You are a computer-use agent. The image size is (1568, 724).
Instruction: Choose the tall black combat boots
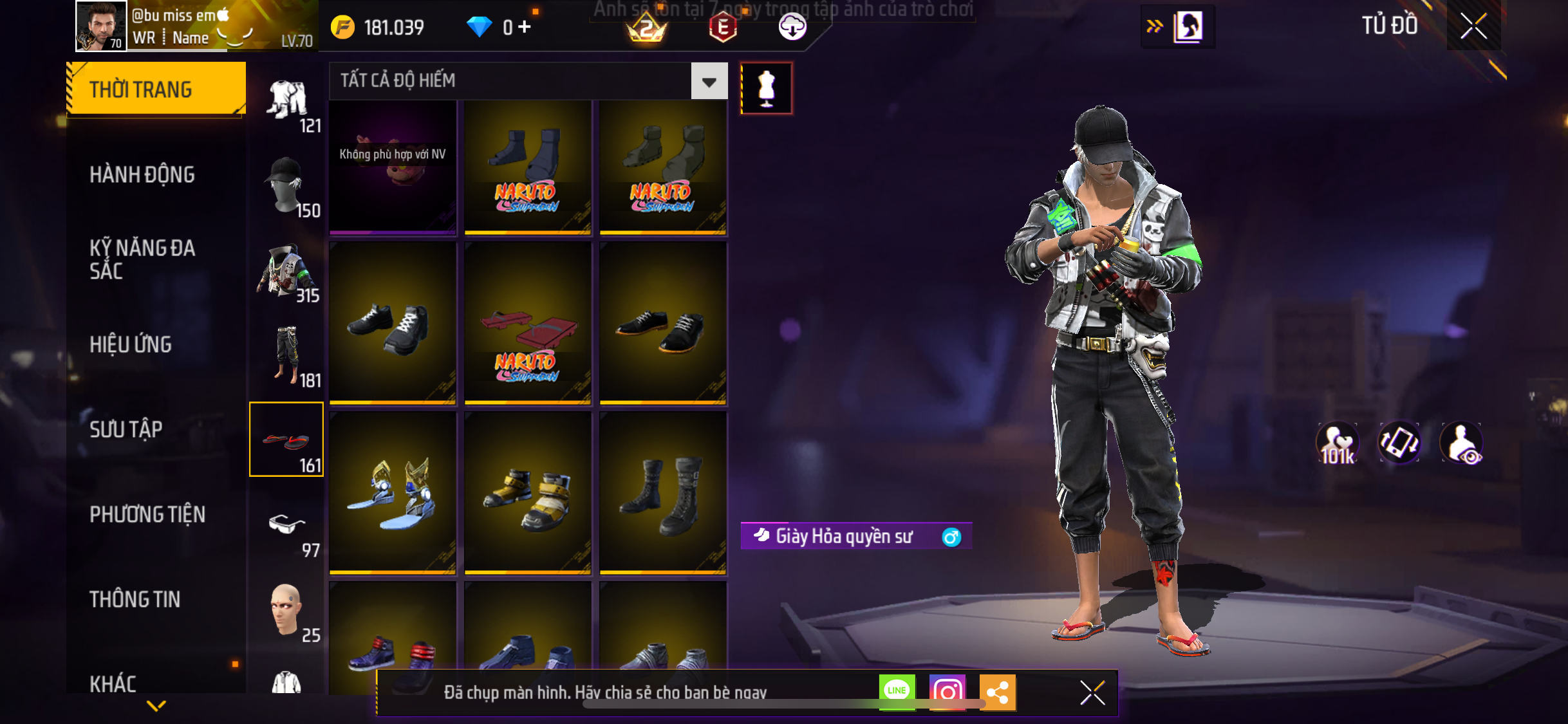663,493
